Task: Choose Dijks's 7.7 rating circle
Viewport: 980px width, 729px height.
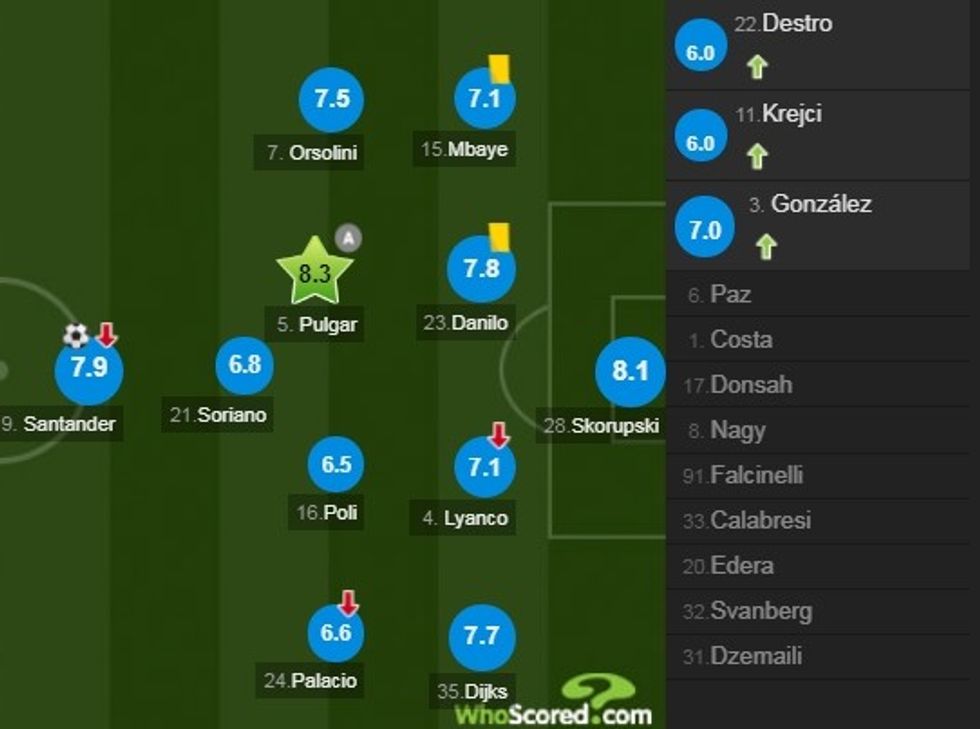Action: coord(483,636)
